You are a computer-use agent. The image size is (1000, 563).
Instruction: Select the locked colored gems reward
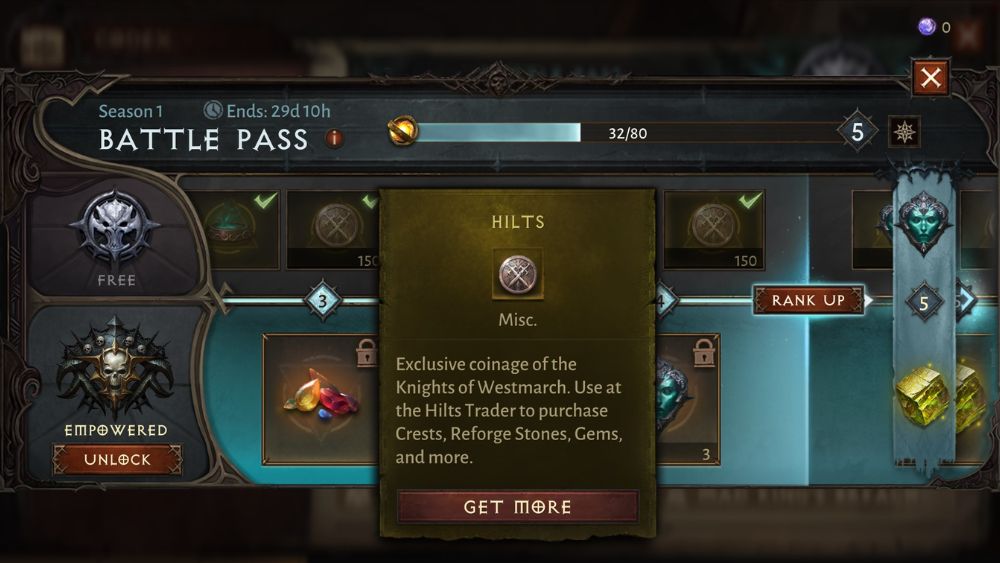click(322, 398)
